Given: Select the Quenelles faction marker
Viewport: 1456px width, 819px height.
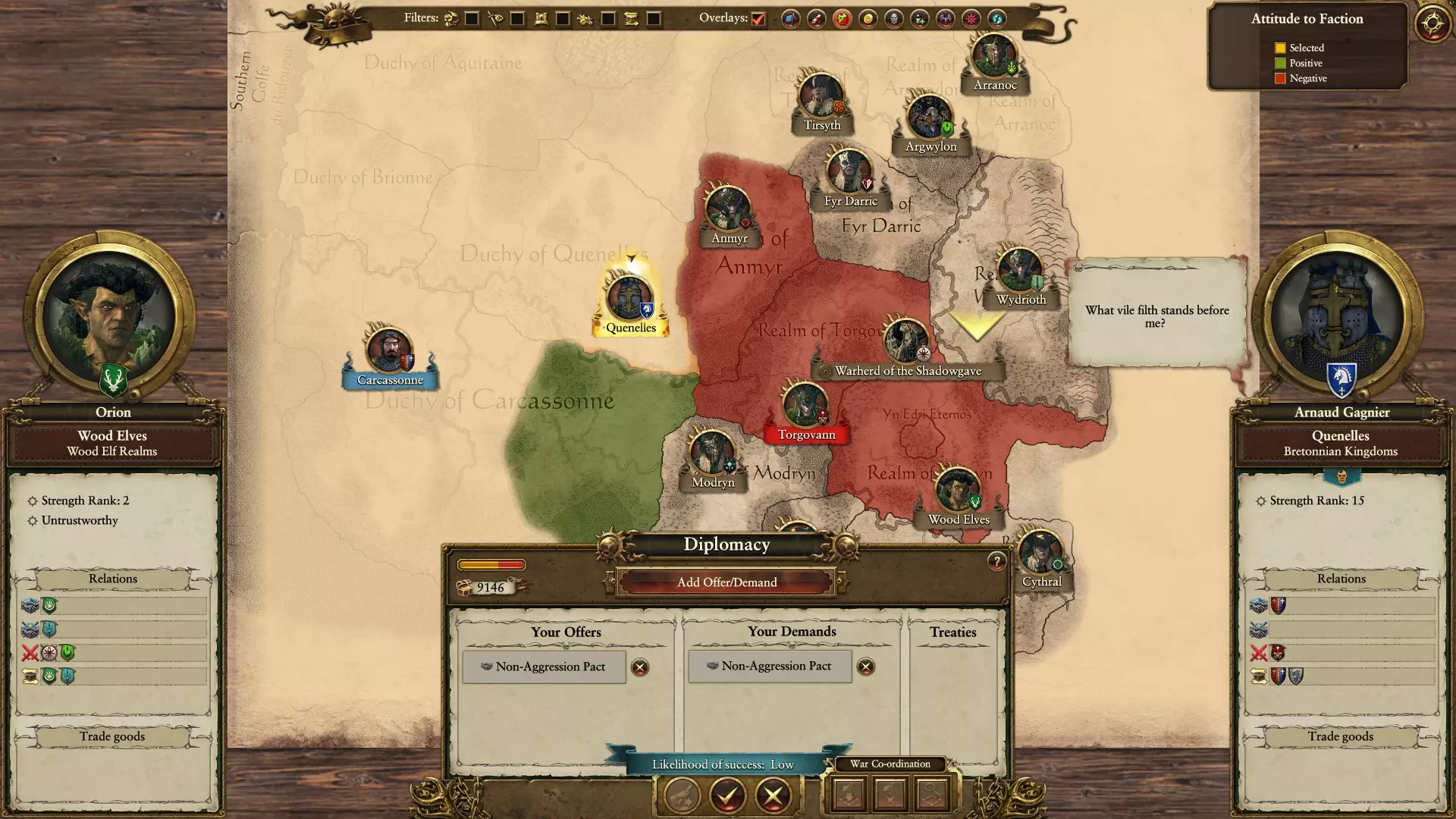Looking at the screenshot, I should tap(629, 299).
